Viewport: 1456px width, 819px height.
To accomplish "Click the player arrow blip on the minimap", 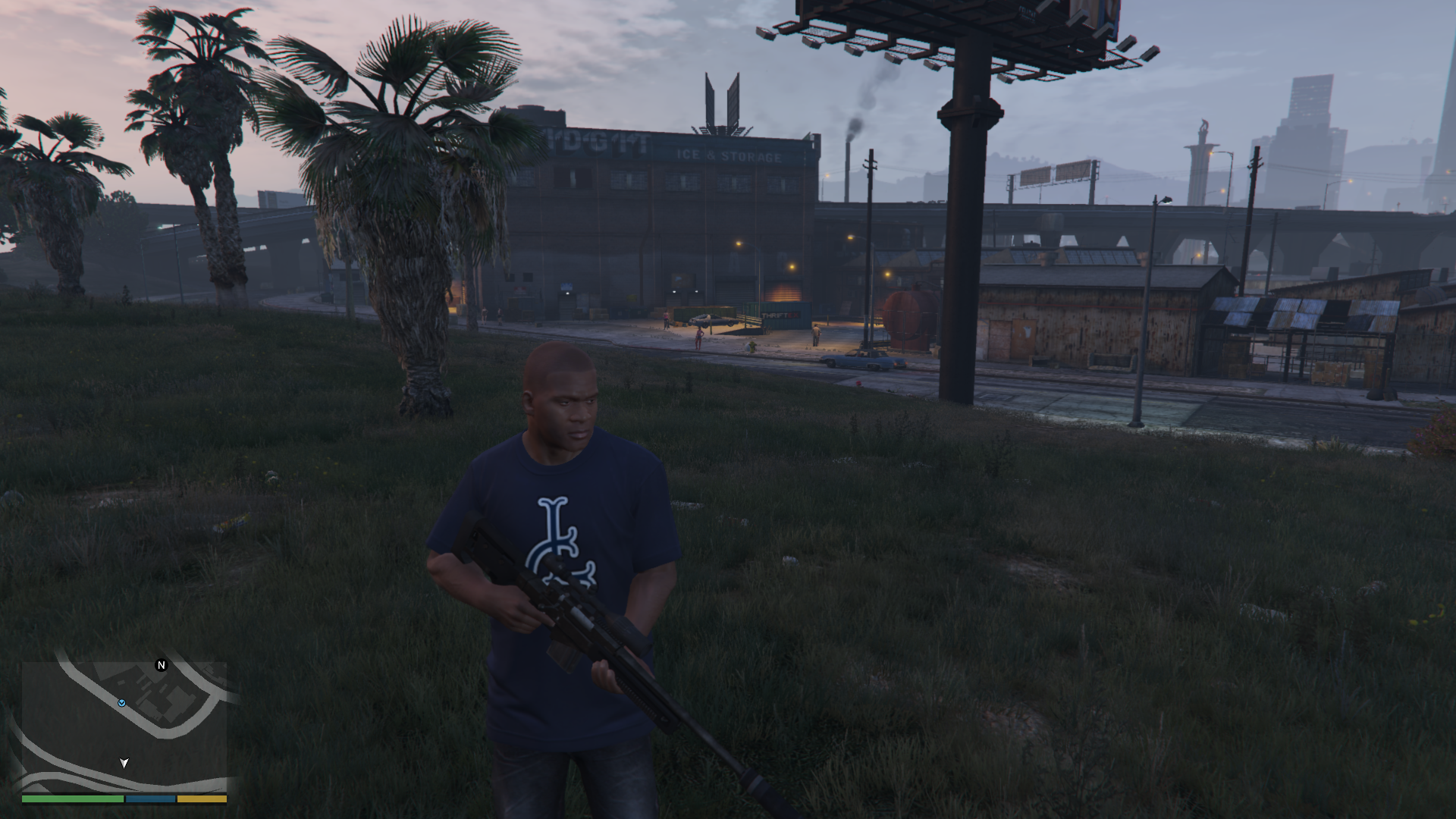I will click(124, 763).
